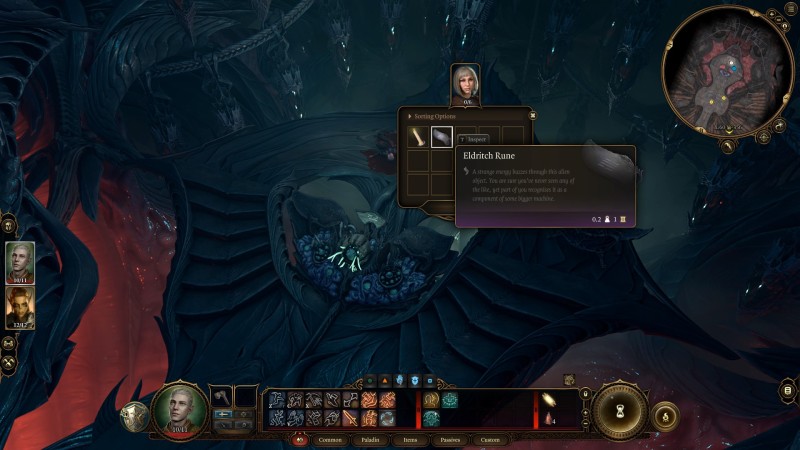Close the loot container window
Viewport: 800px width, 450px height.
click(x=532, y=116)
